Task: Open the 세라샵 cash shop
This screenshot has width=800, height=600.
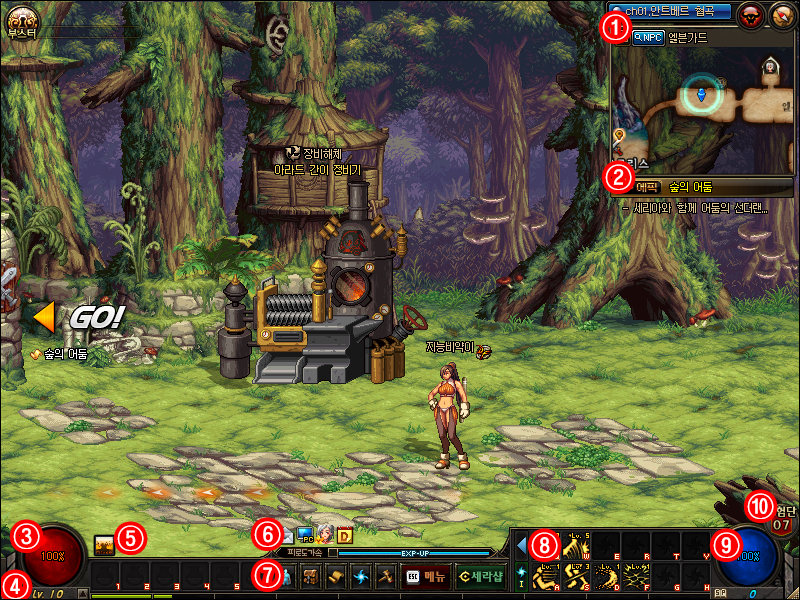Action: pyautogui.click(x=479, y=577)
